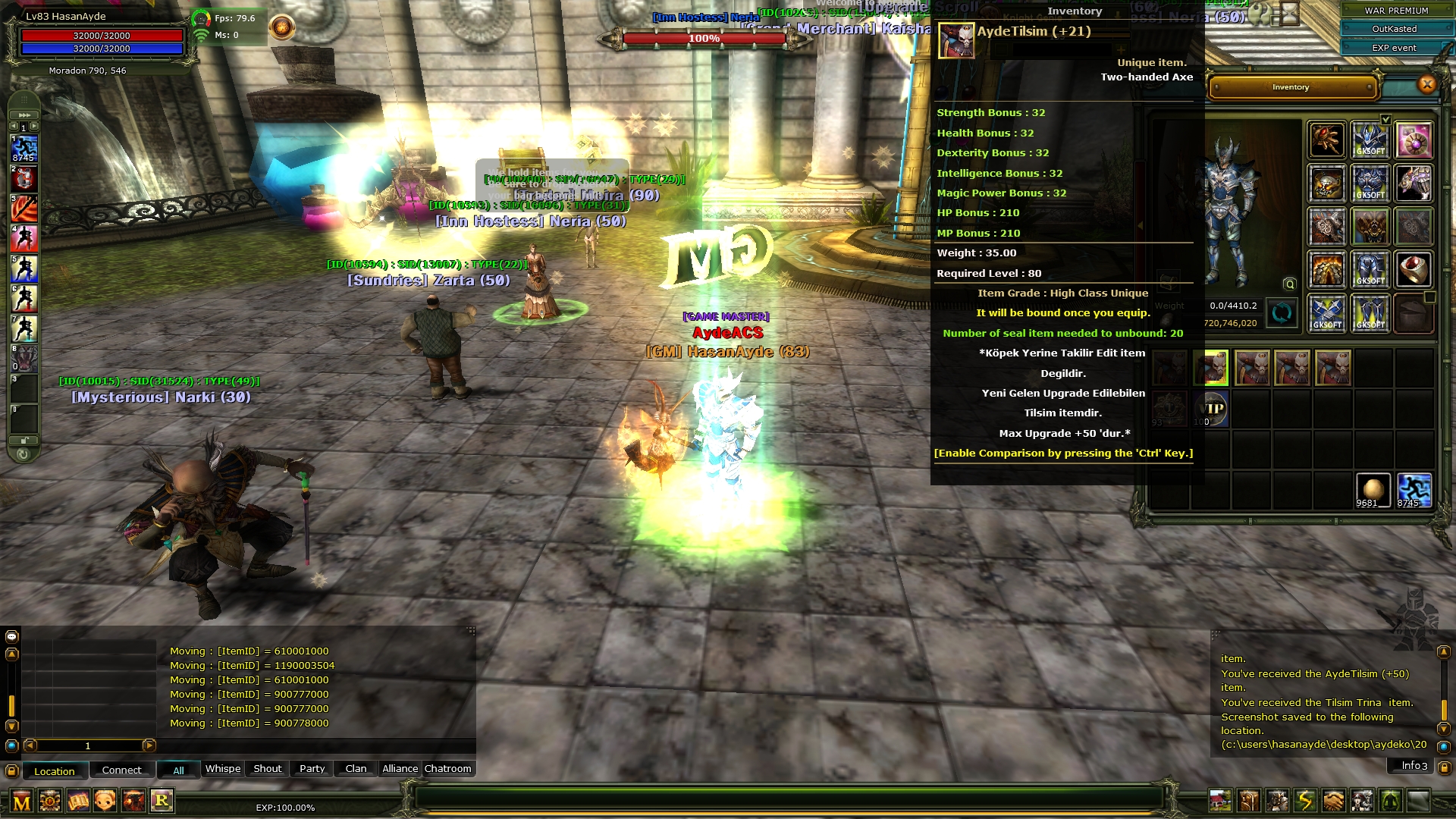This screenshot has width=1456, height=819.
Task: Open the handshake icon on the toolbar
Action: pos(1333,801)
